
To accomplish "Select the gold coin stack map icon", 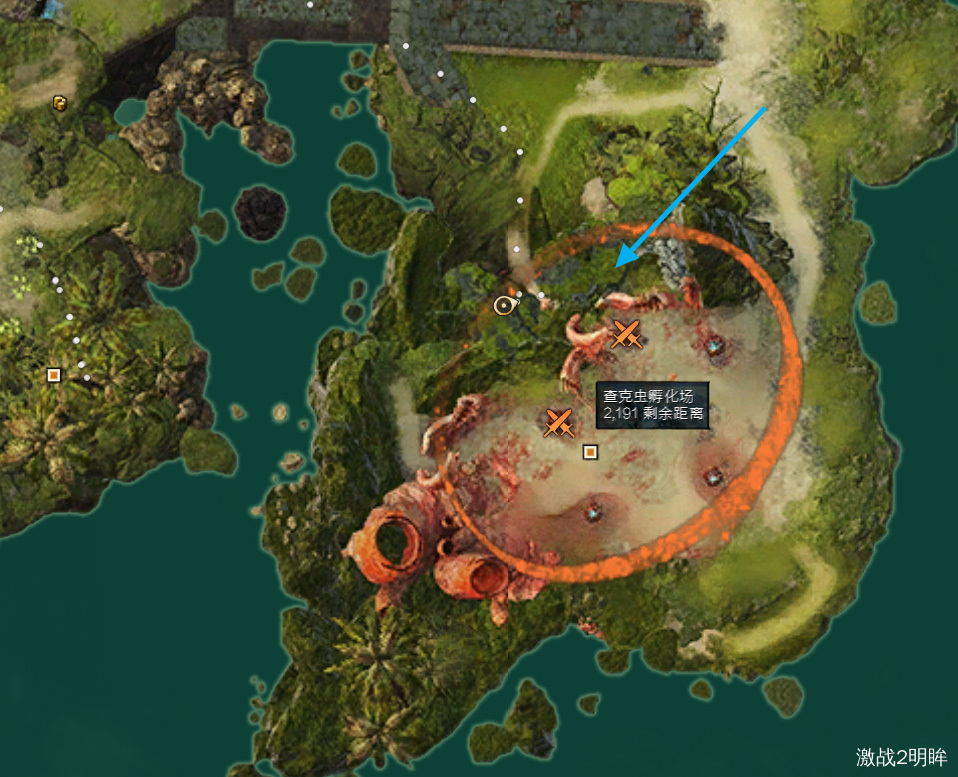I will (x=59, y=102).
